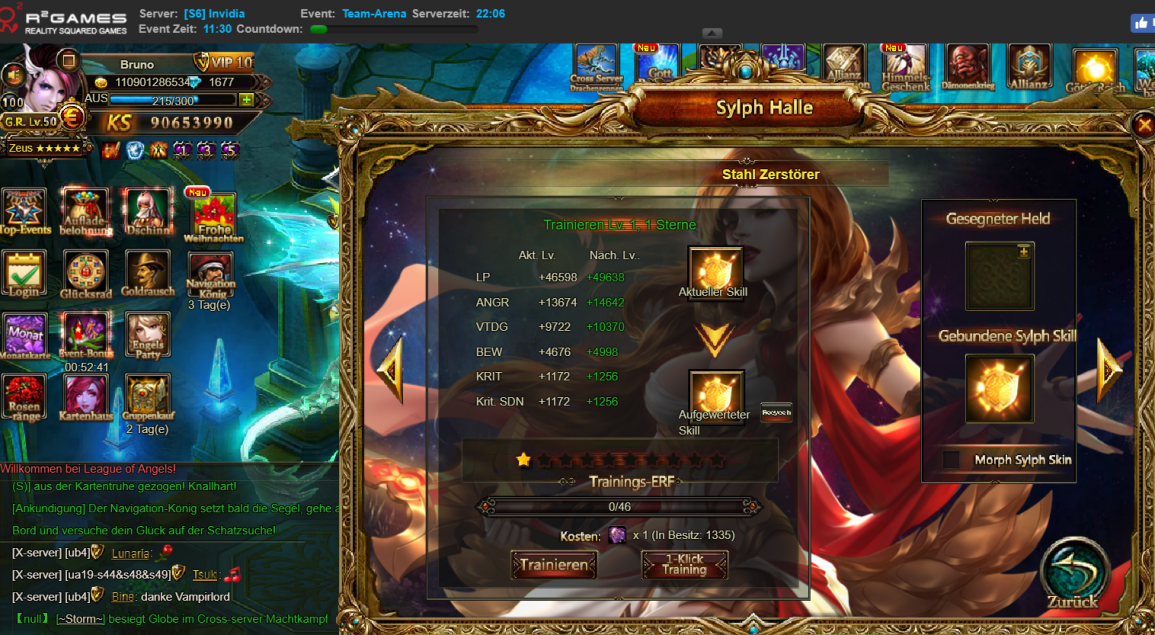Start 1-Klick Training
The width and height of the screenshot is (1155, 635).
pos(684,565)
